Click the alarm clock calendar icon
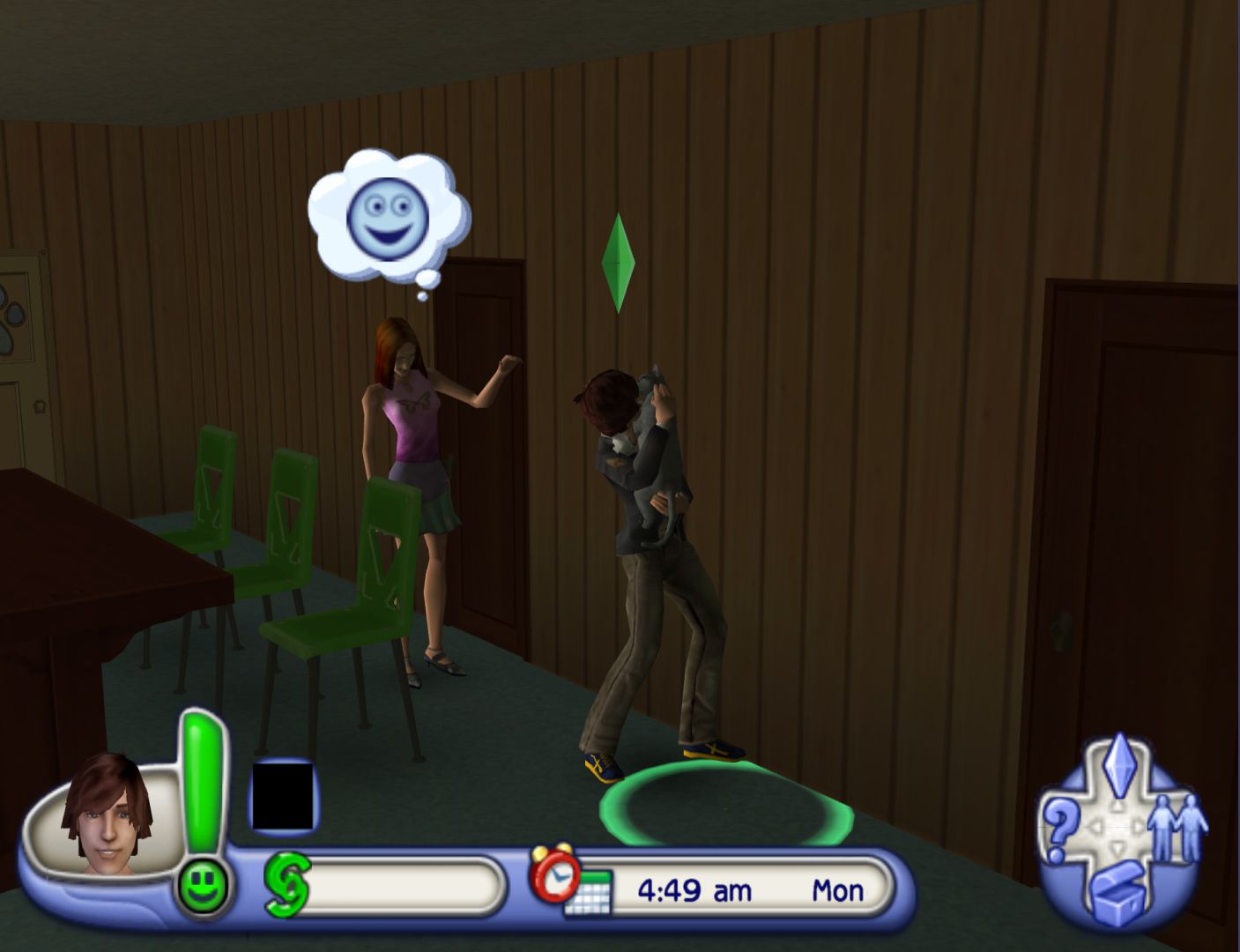This screenshot has height=952, width=1240. click(567, 881)
